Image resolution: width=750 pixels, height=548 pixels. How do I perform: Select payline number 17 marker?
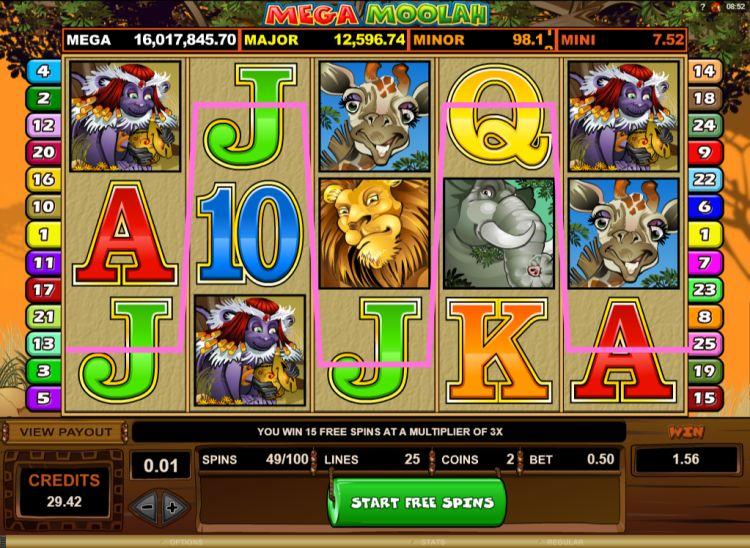point(43,289)
